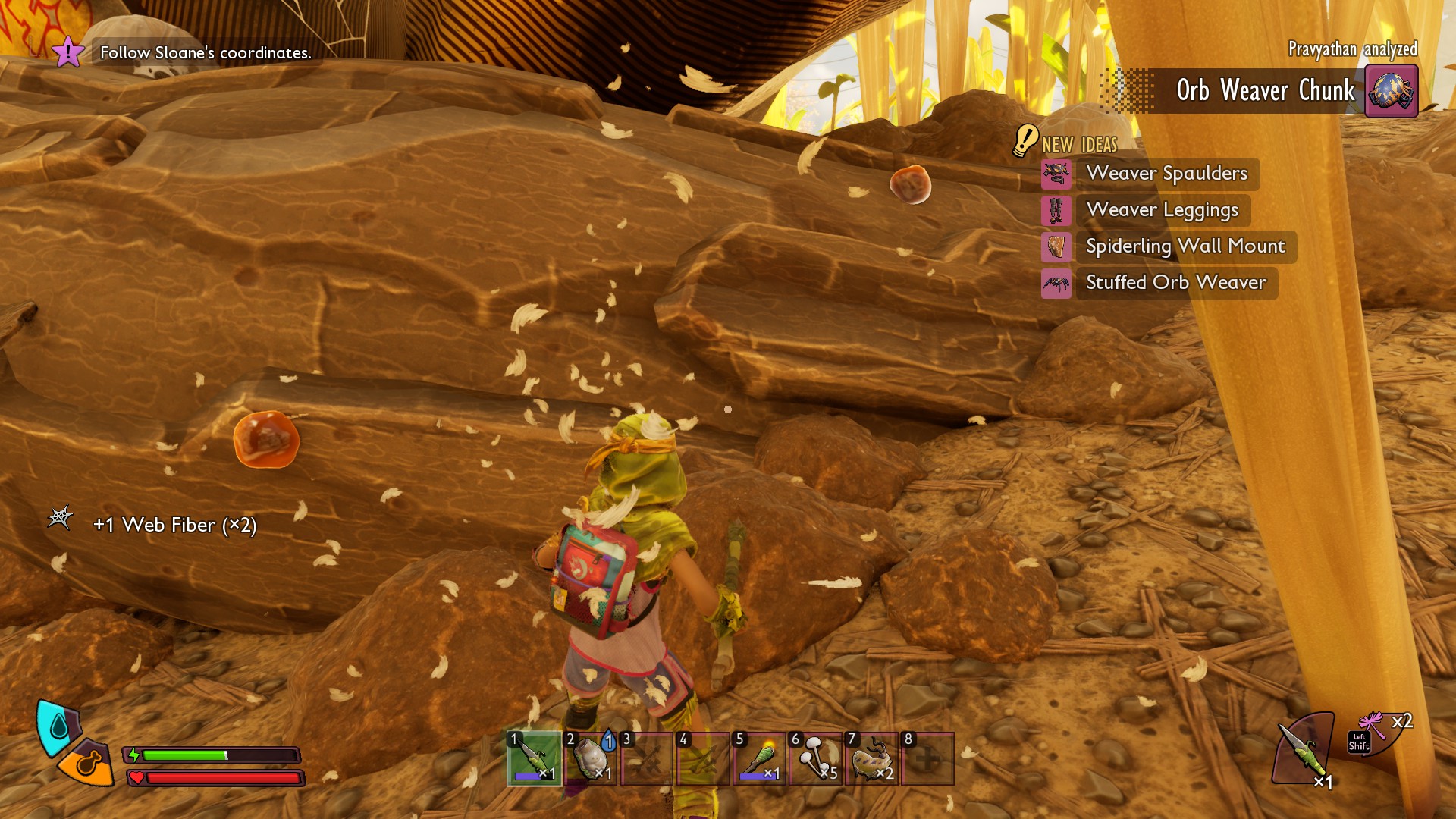Select the spear in hotbar slot 1

coord(534,758)
